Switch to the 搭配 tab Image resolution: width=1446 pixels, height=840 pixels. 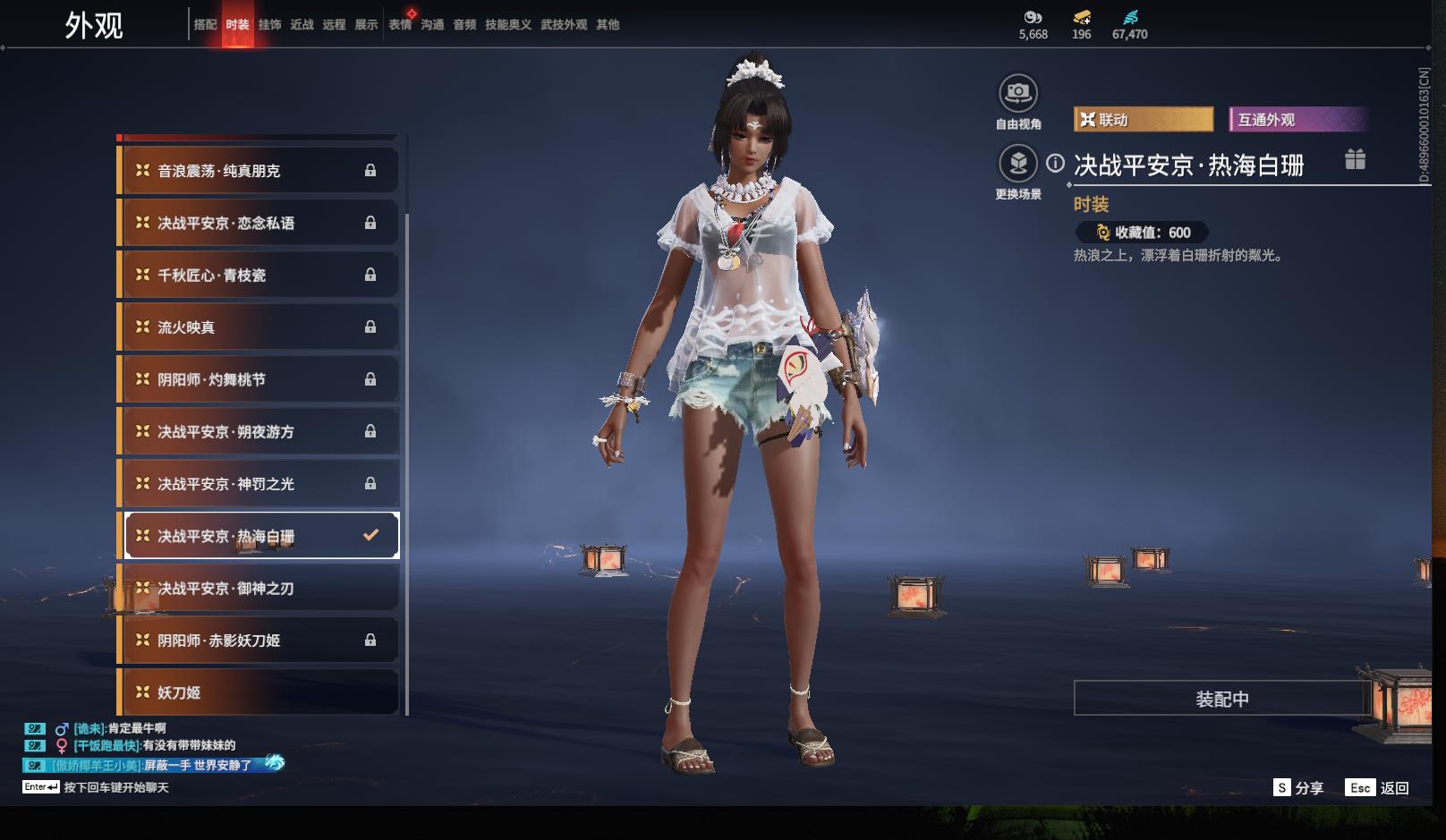(205, 24)
